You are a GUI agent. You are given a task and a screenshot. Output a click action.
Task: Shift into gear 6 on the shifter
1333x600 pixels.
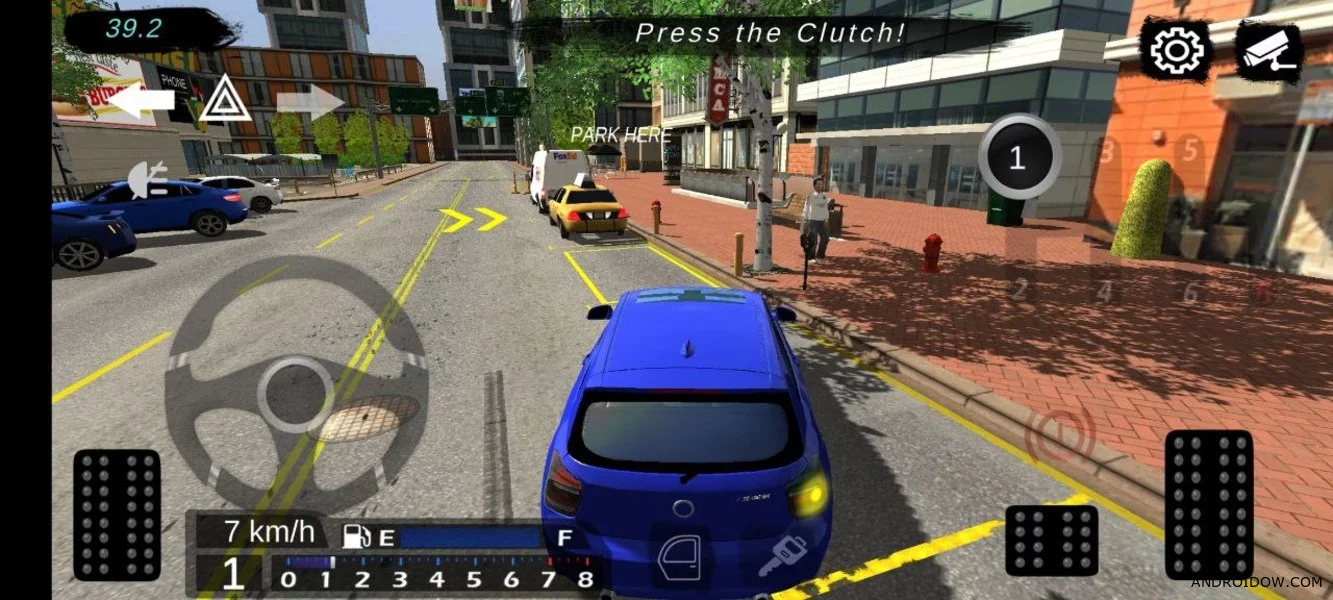(1190, 293)
